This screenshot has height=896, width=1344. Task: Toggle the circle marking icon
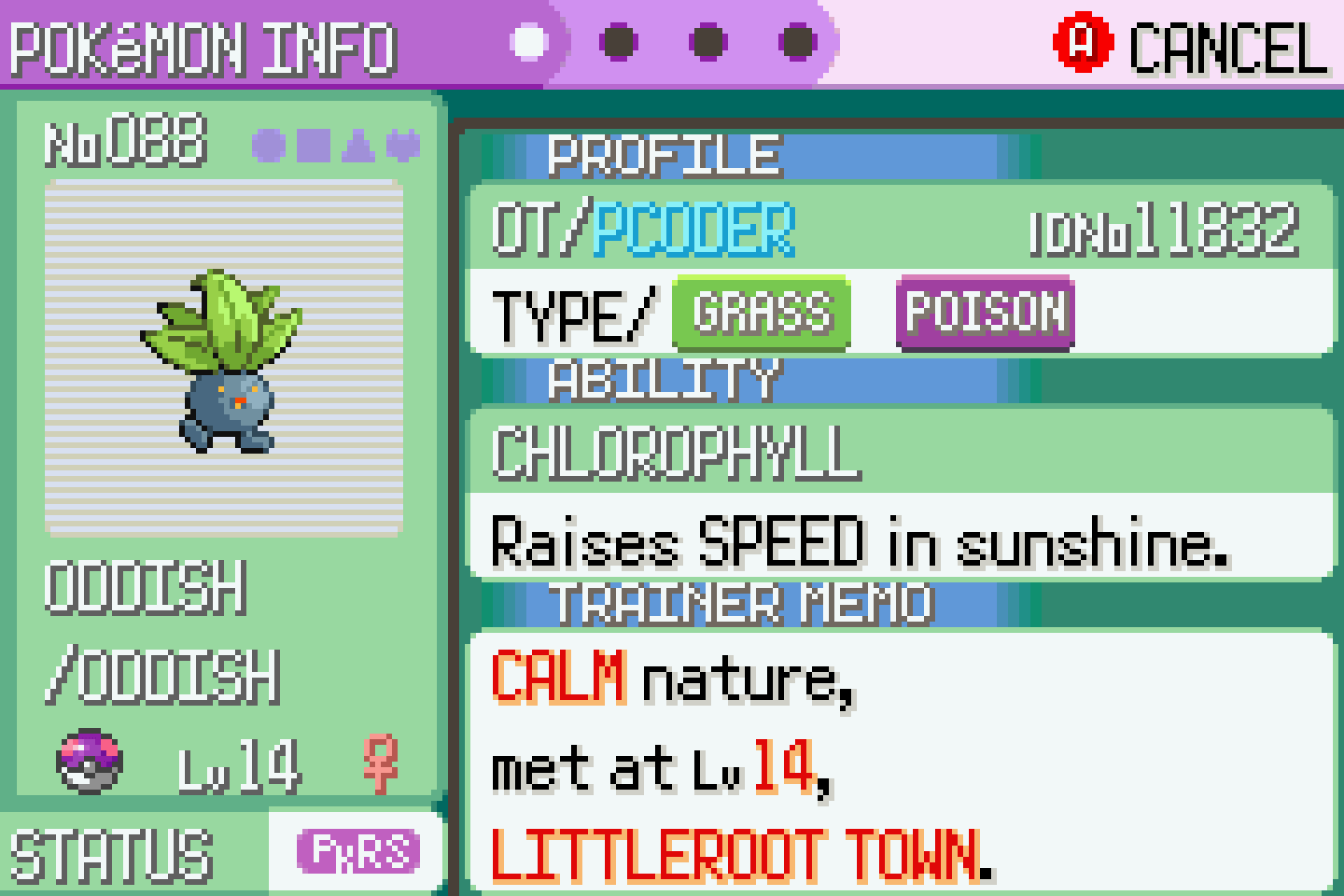coord(268,146)
